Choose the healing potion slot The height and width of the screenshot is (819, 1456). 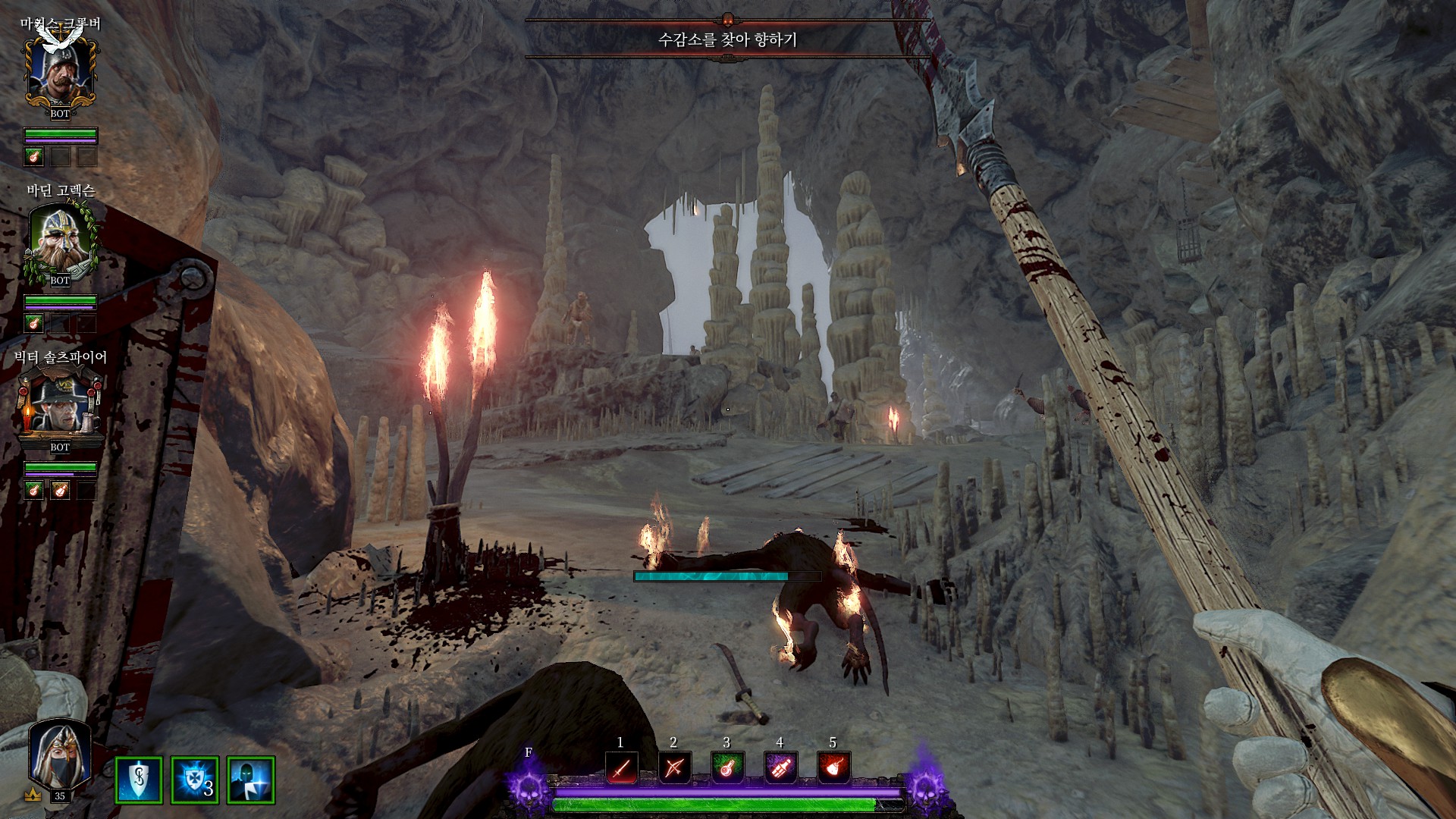[x=727, y=768]
